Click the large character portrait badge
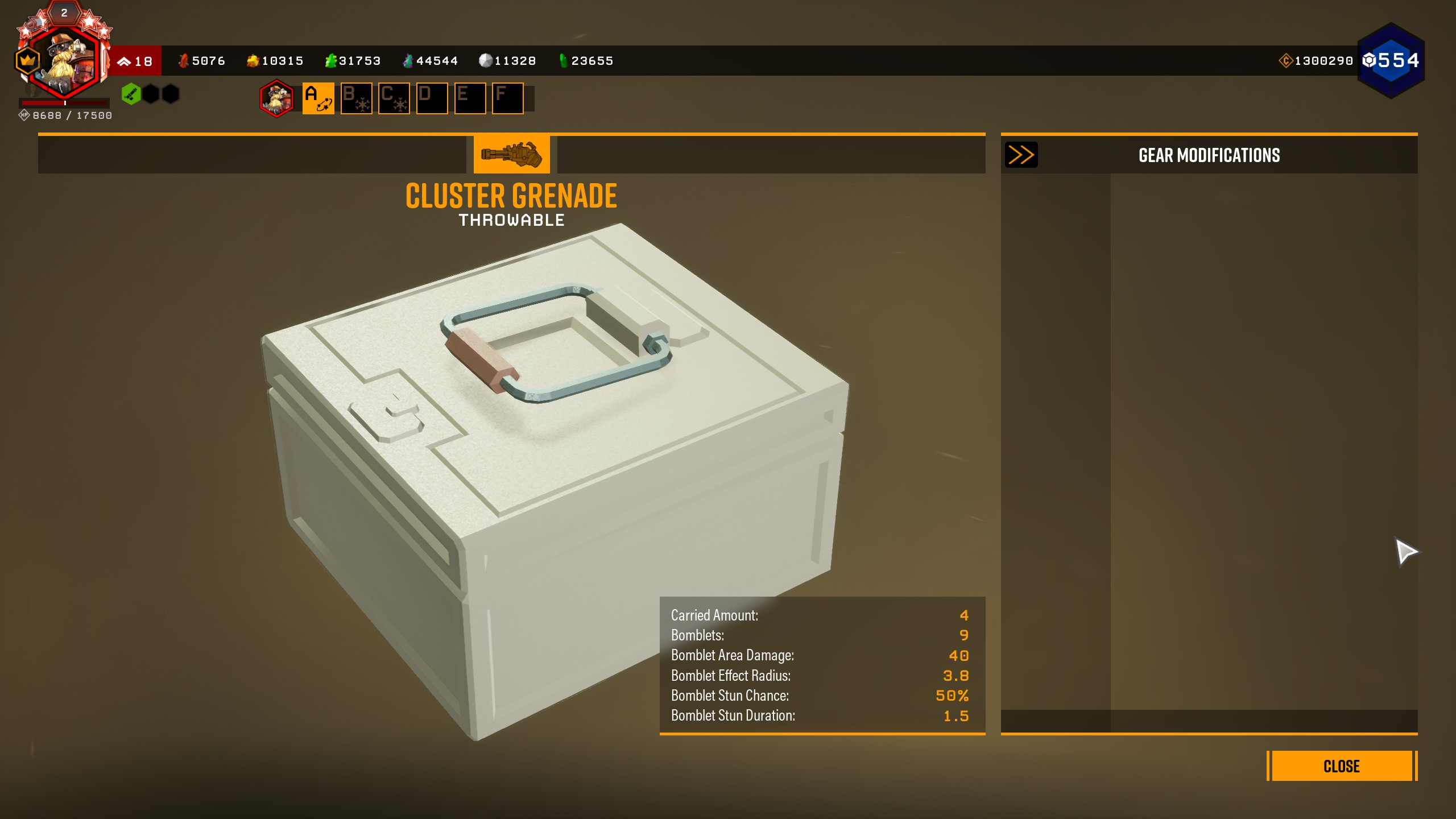The height and width of the screenshot is (819, 1456). click(64, 60)
